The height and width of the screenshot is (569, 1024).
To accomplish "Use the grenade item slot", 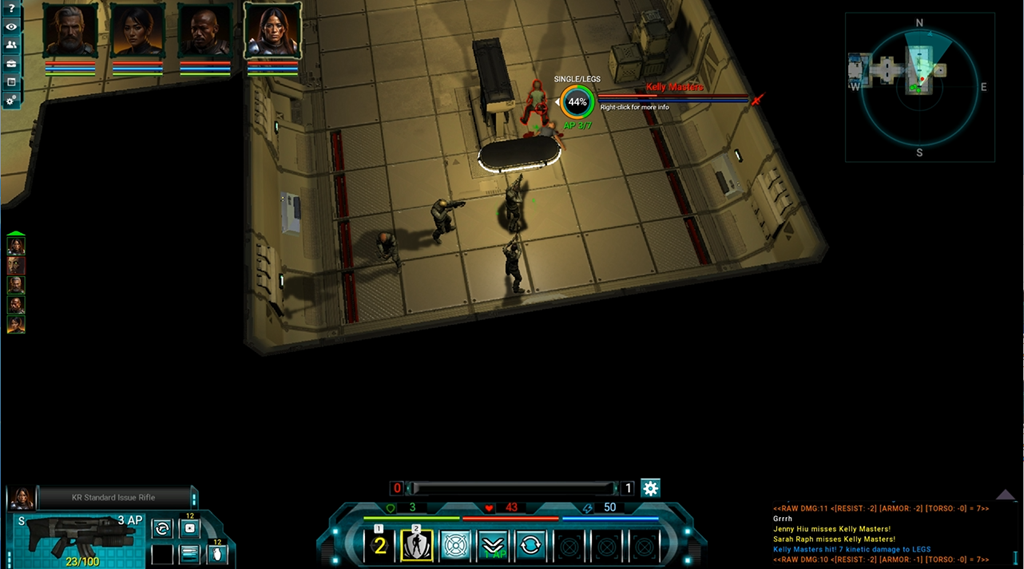I will tap(217, 553).
